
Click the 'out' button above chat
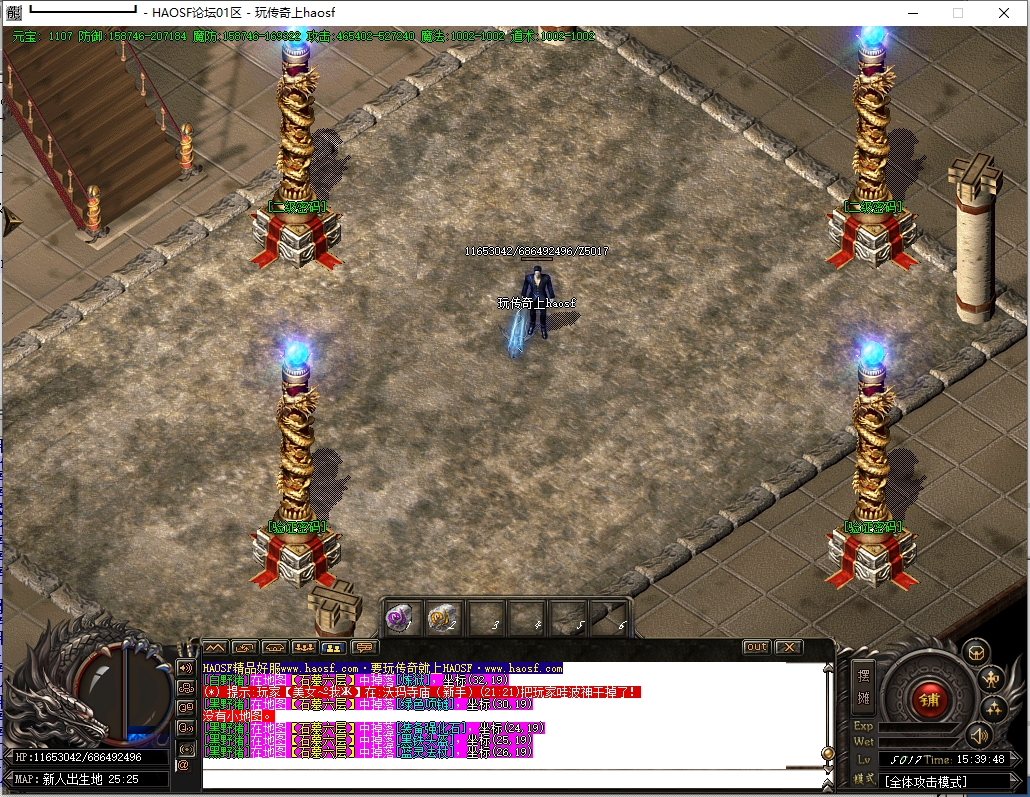pos(757,647)
